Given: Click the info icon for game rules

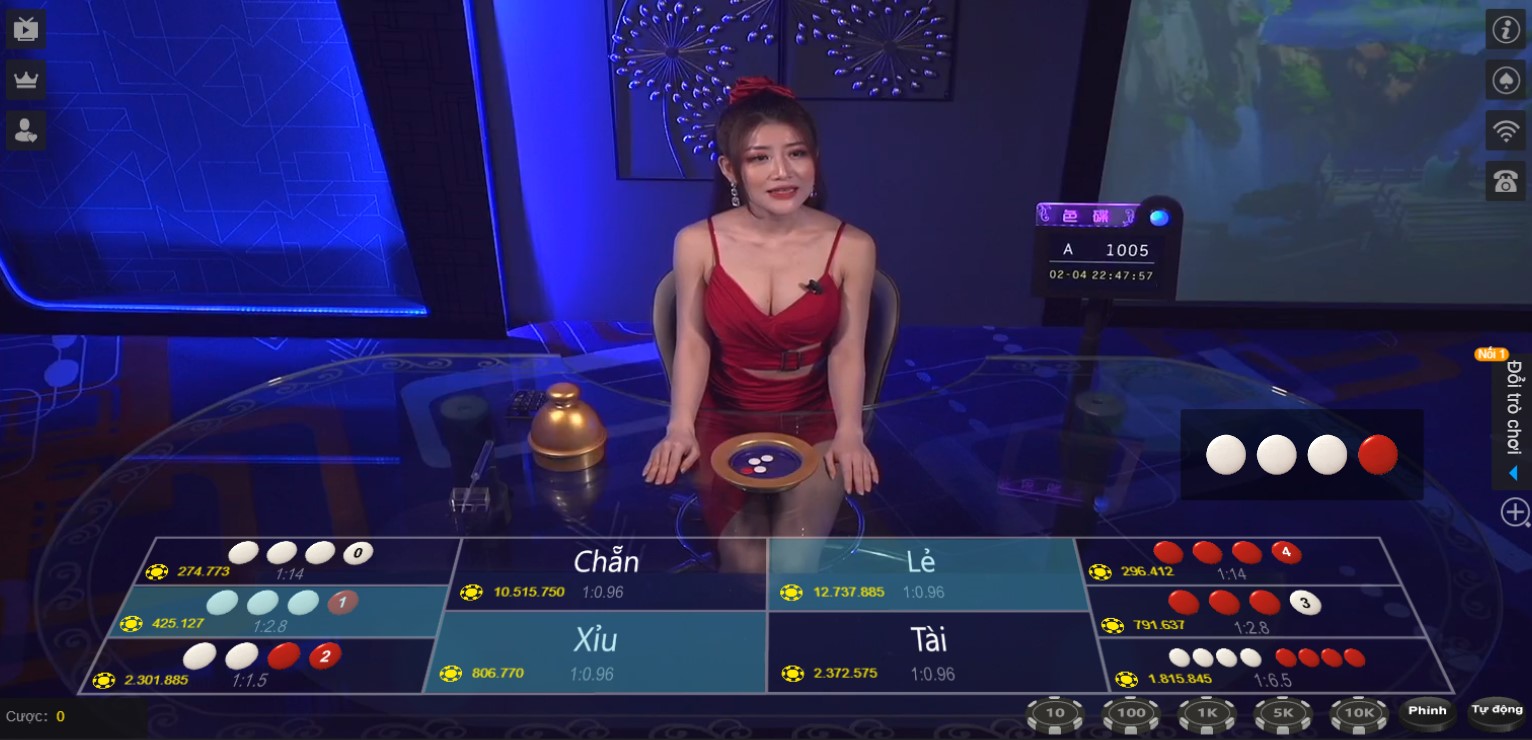Looking at the screenshot, I should (1506, 30).
